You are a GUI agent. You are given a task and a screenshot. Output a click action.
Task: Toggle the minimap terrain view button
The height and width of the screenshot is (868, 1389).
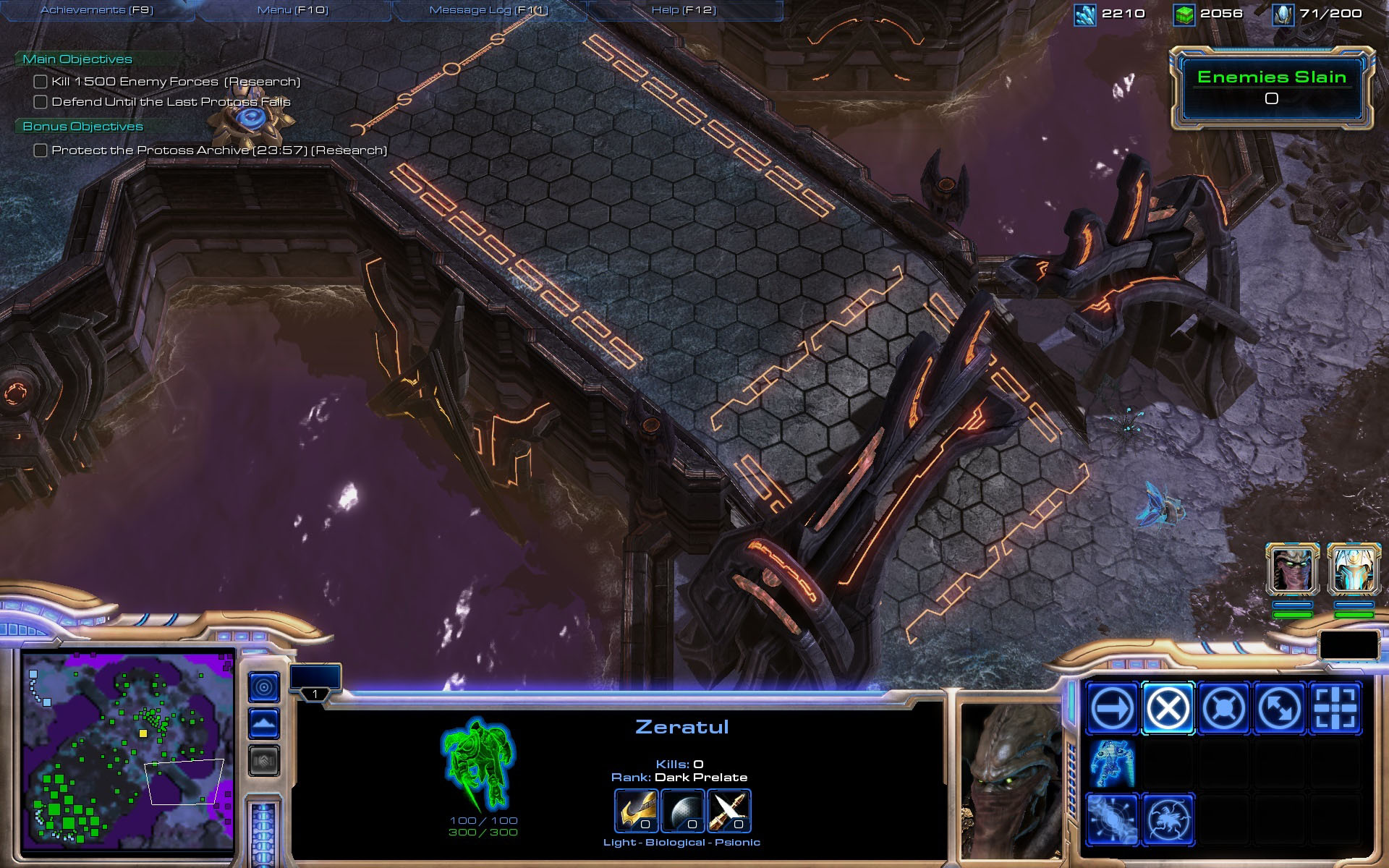[x=264, y=723]
